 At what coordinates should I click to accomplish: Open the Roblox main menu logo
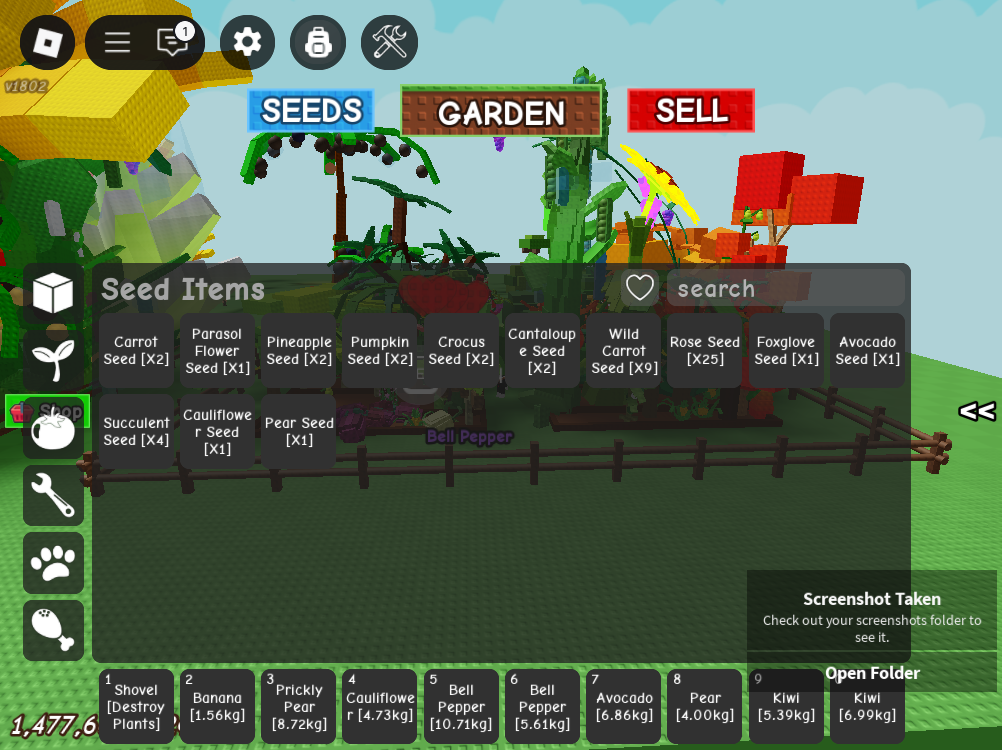[x=47, y=42]
